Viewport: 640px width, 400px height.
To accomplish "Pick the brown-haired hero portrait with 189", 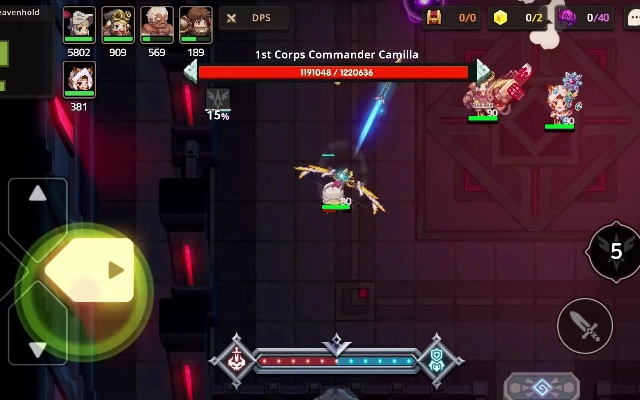I will coord(195,26).
